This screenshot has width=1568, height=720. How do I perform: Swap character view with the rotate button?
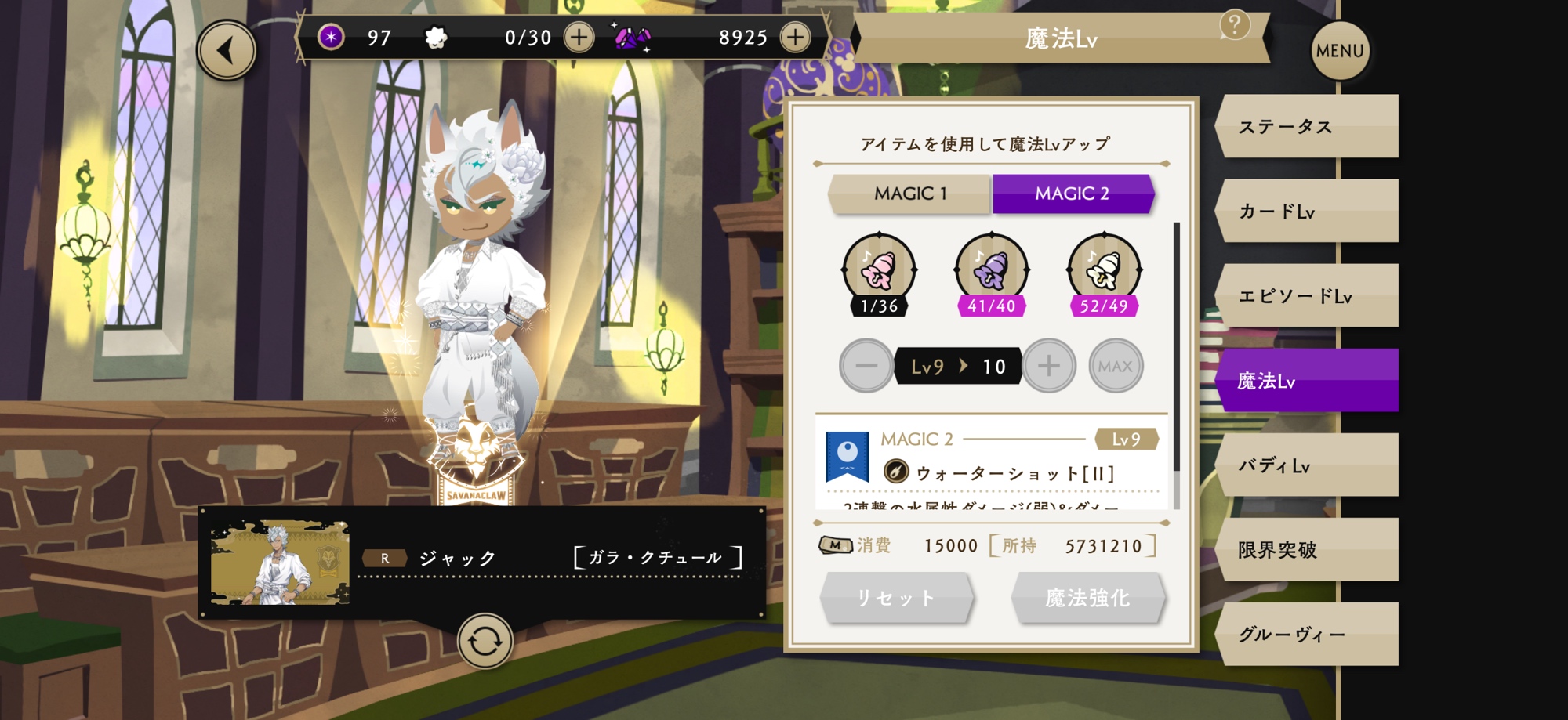tap(485, 642)
